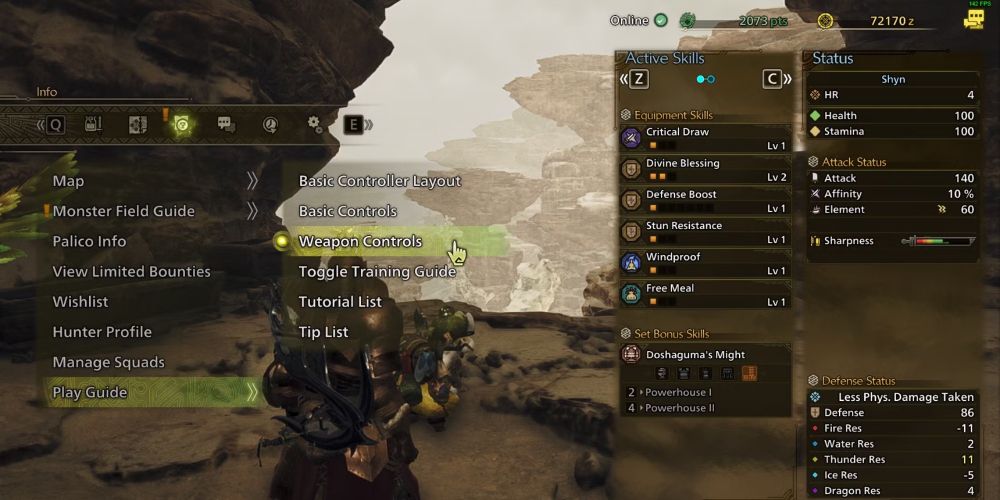Switch to the gear-icon system tab

(314, 125)
